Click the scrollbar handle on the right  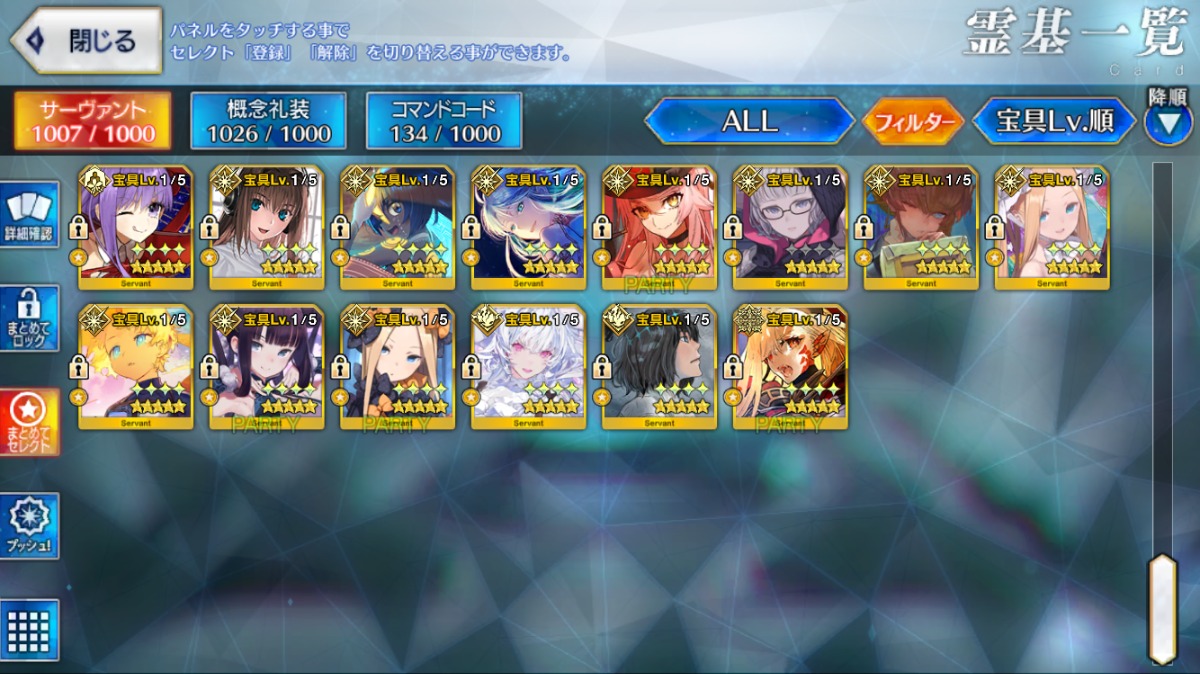click(1162, 607)
